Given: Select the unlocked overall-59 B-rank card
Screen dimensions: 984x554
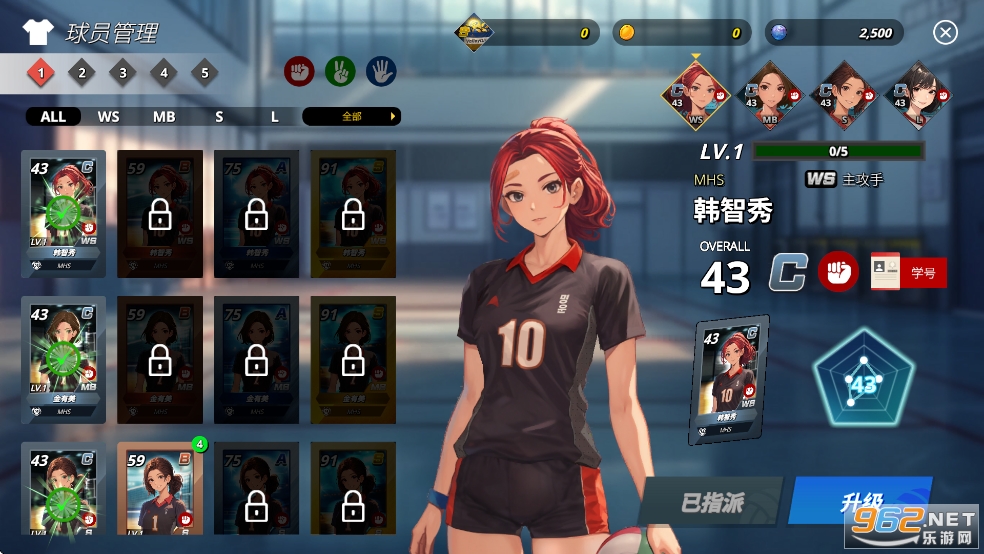Looking at the screenshot, I should coord(156,490).
